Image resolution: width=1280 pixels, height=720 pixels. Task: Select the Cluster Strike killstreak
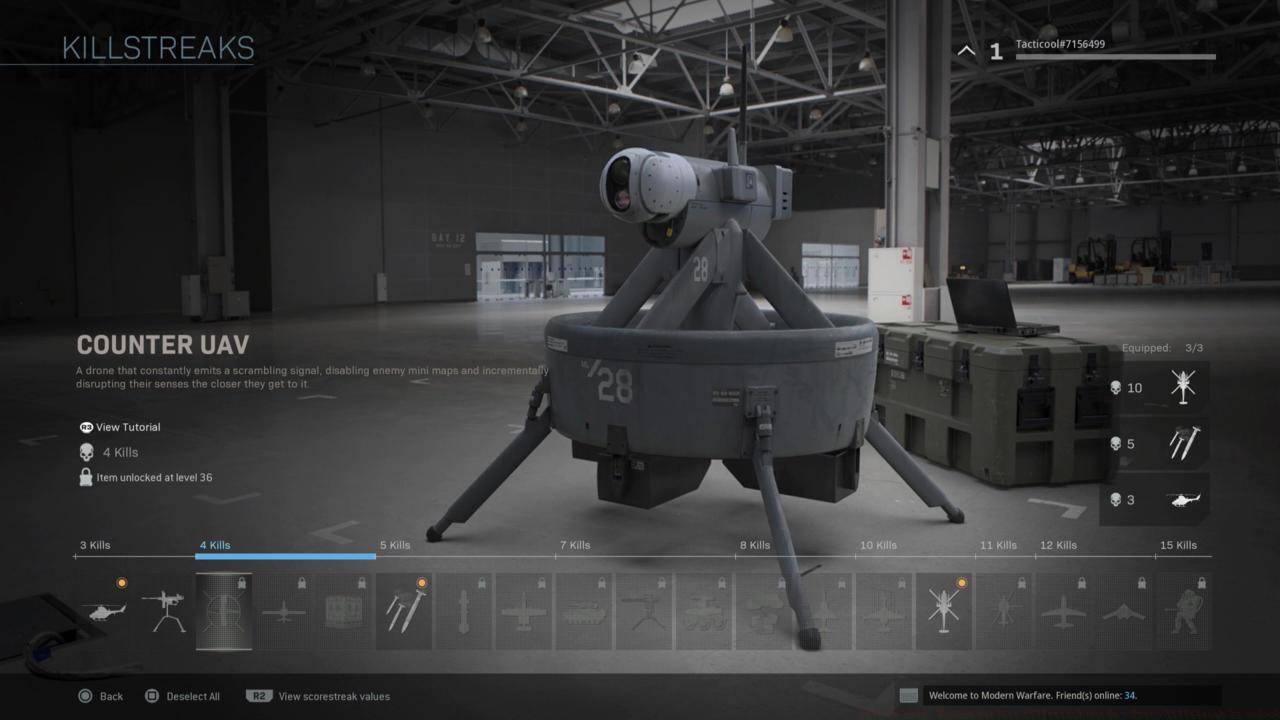tap(404, 610)
